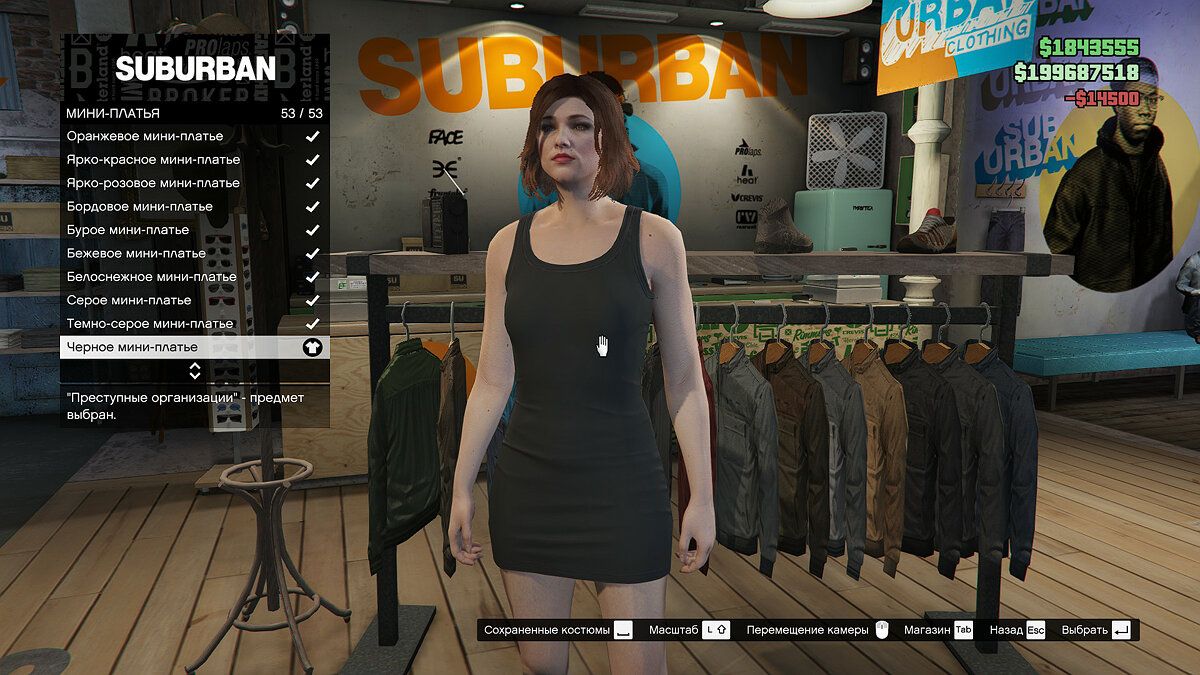Click the Магазин shop option
This screenshot has width=1200, height=675.
(939, 630)
